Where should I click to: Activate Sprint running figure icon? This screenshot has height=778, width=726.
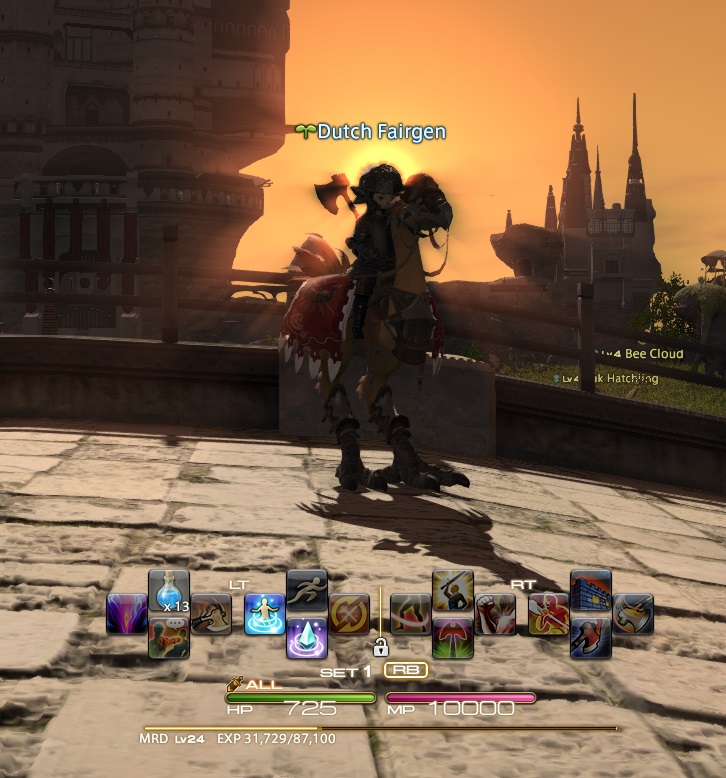[307, 592]
